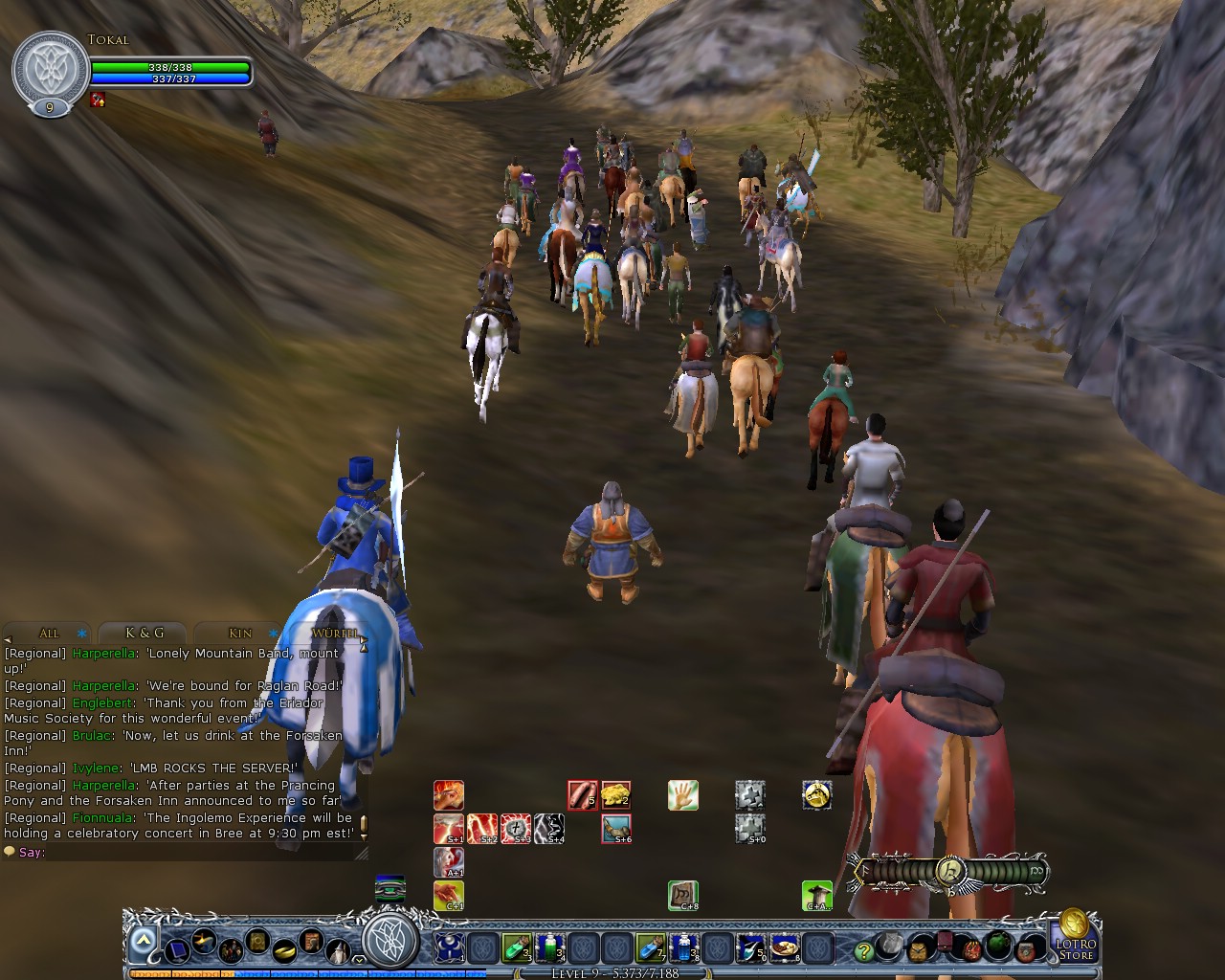Screen dimensions: 1225x980
Task: Toggle notifications asterisk on the Kin tab
Action: [272, 634]
